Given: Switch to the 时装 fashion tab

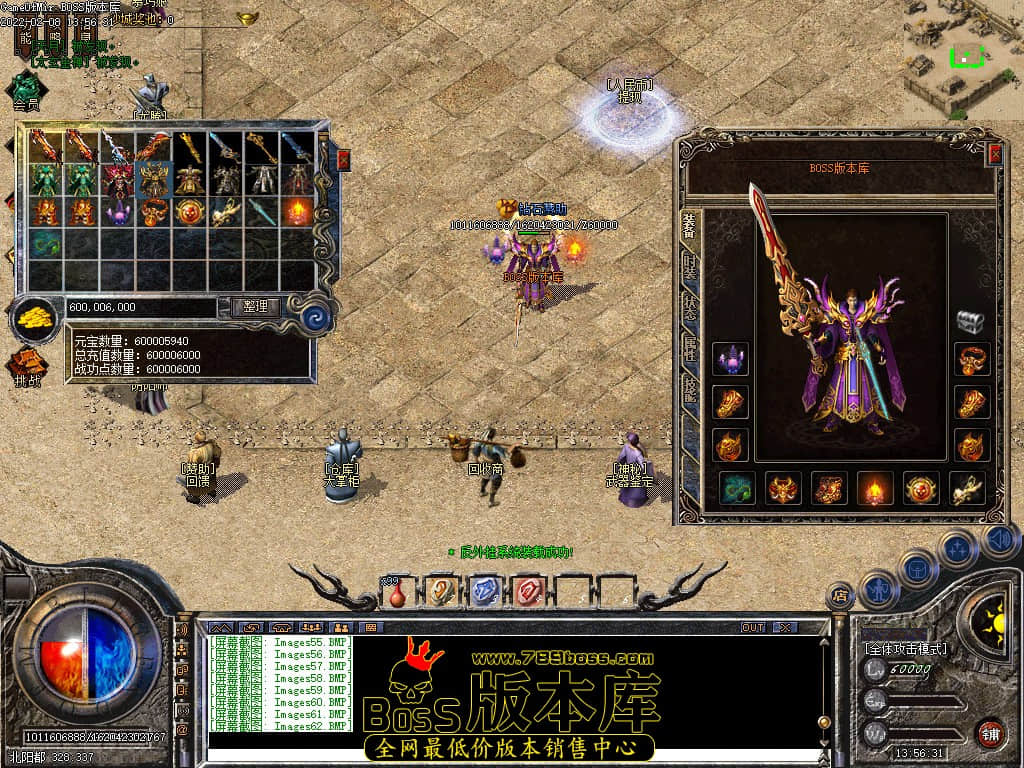Looking at the screenshot, I should pos(690,267).
